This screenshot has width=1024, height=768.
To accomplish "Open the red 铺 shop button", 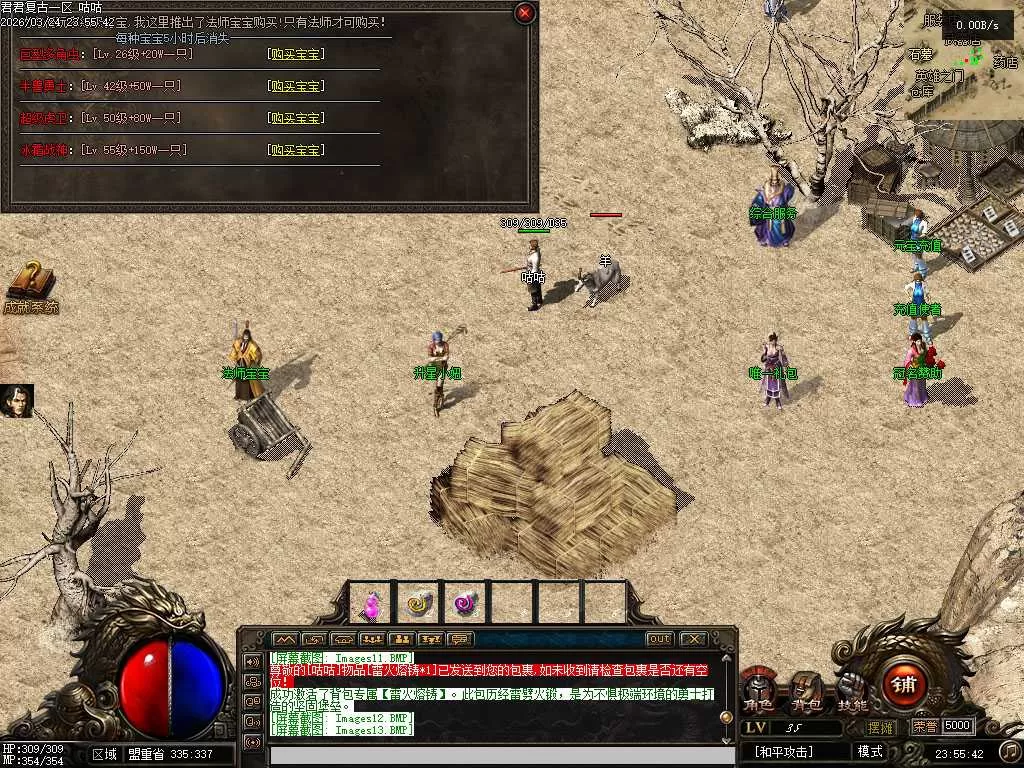I will [904, 685].
